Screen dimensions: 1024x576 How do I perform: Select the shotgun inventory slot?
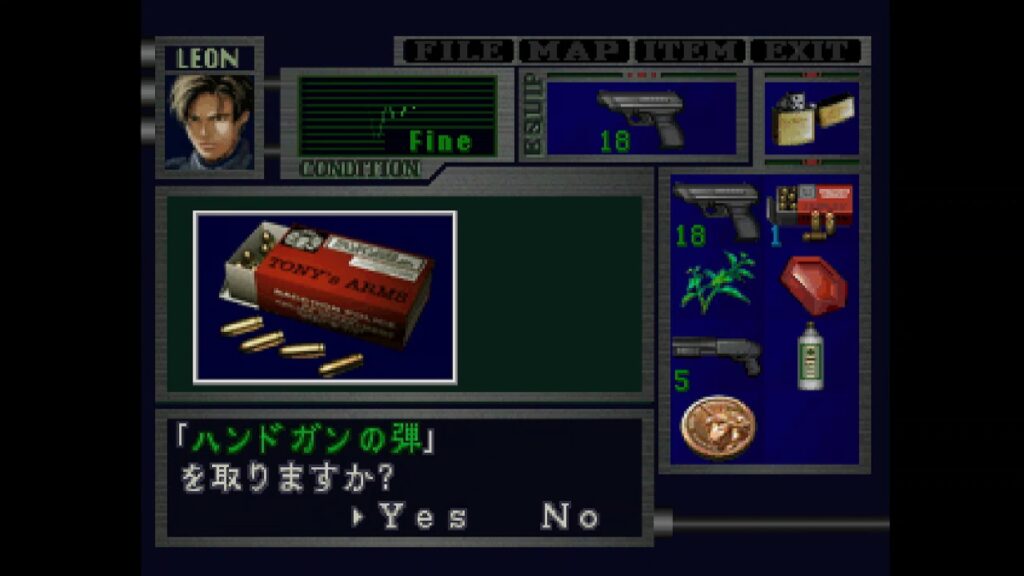click(716, 357)
